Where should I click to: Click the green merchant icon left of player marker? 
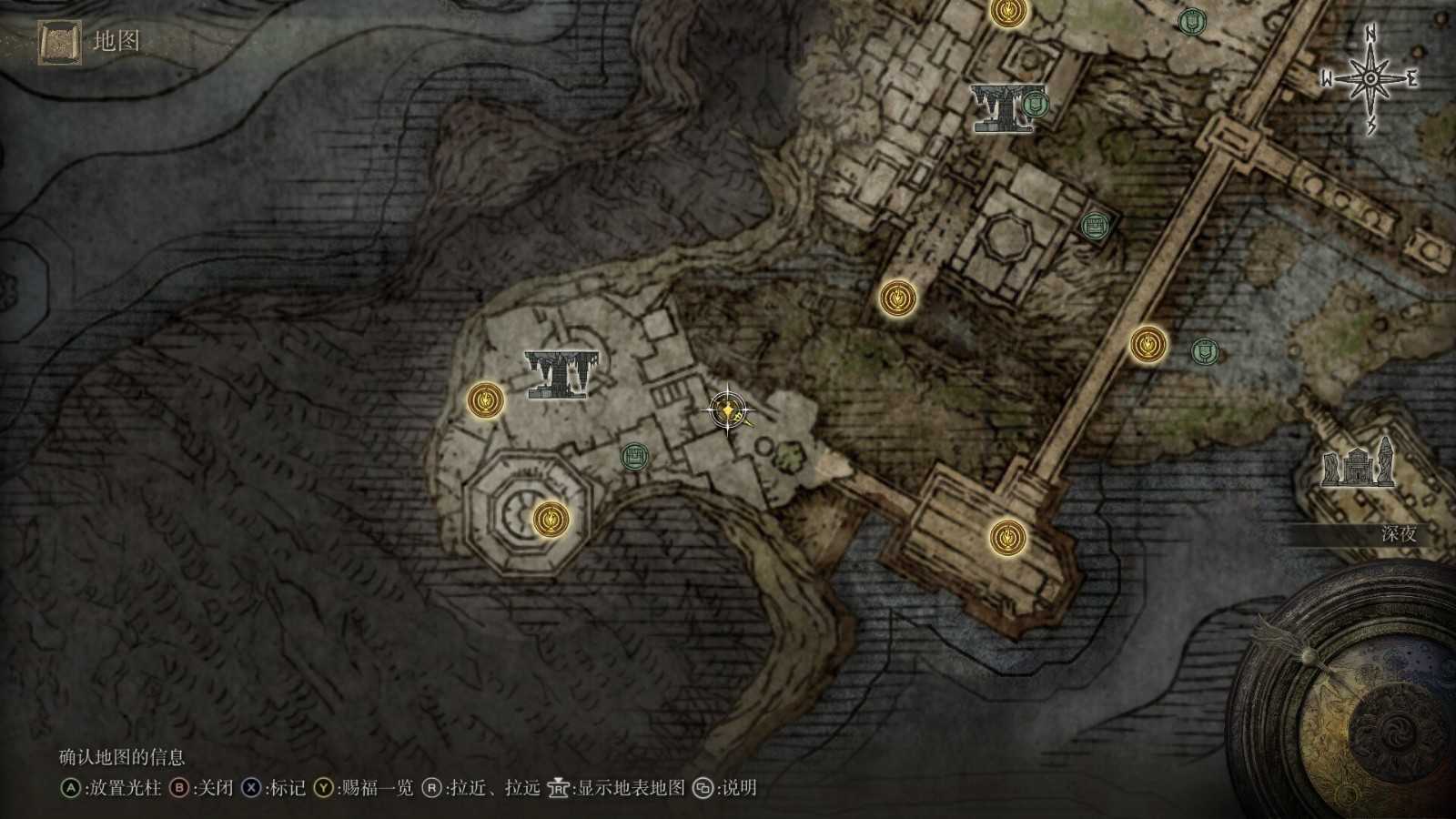click(635, 454)
